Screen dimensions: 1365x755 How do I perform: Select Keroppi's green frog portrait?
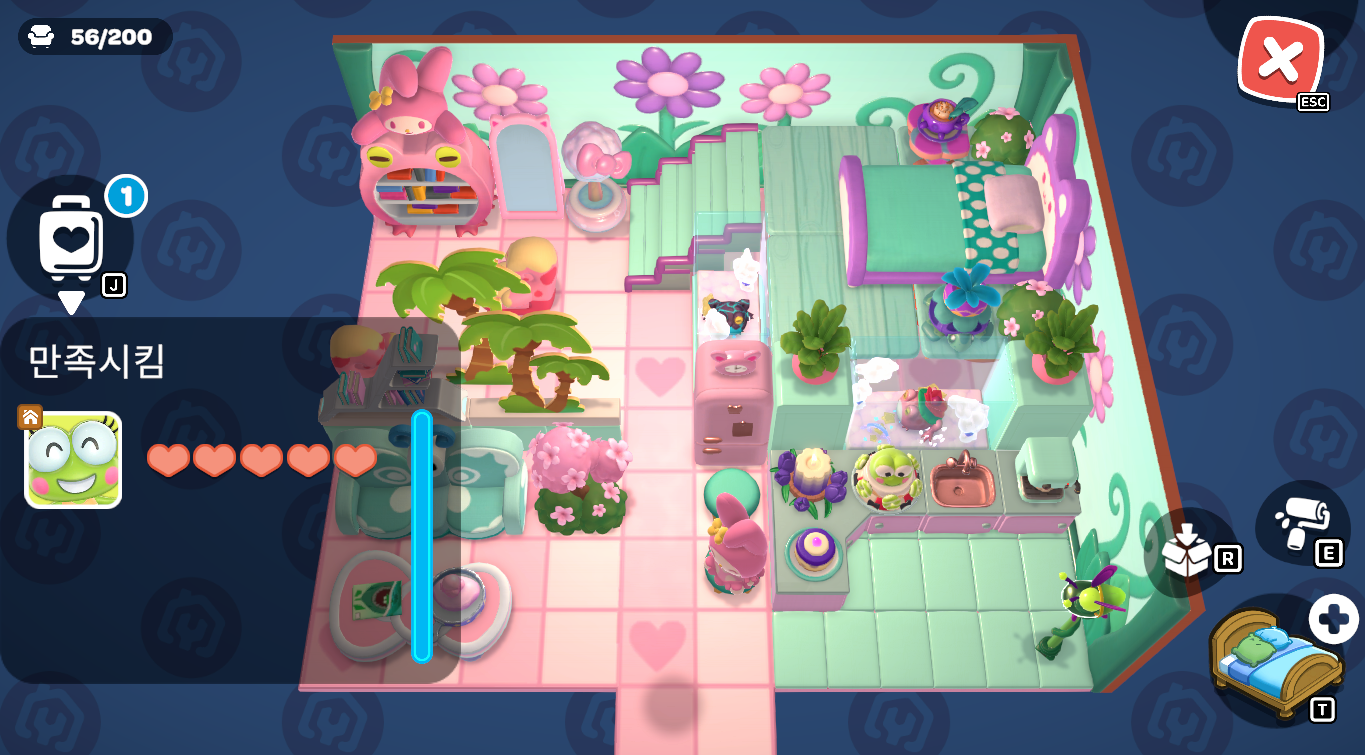(73, 460)
